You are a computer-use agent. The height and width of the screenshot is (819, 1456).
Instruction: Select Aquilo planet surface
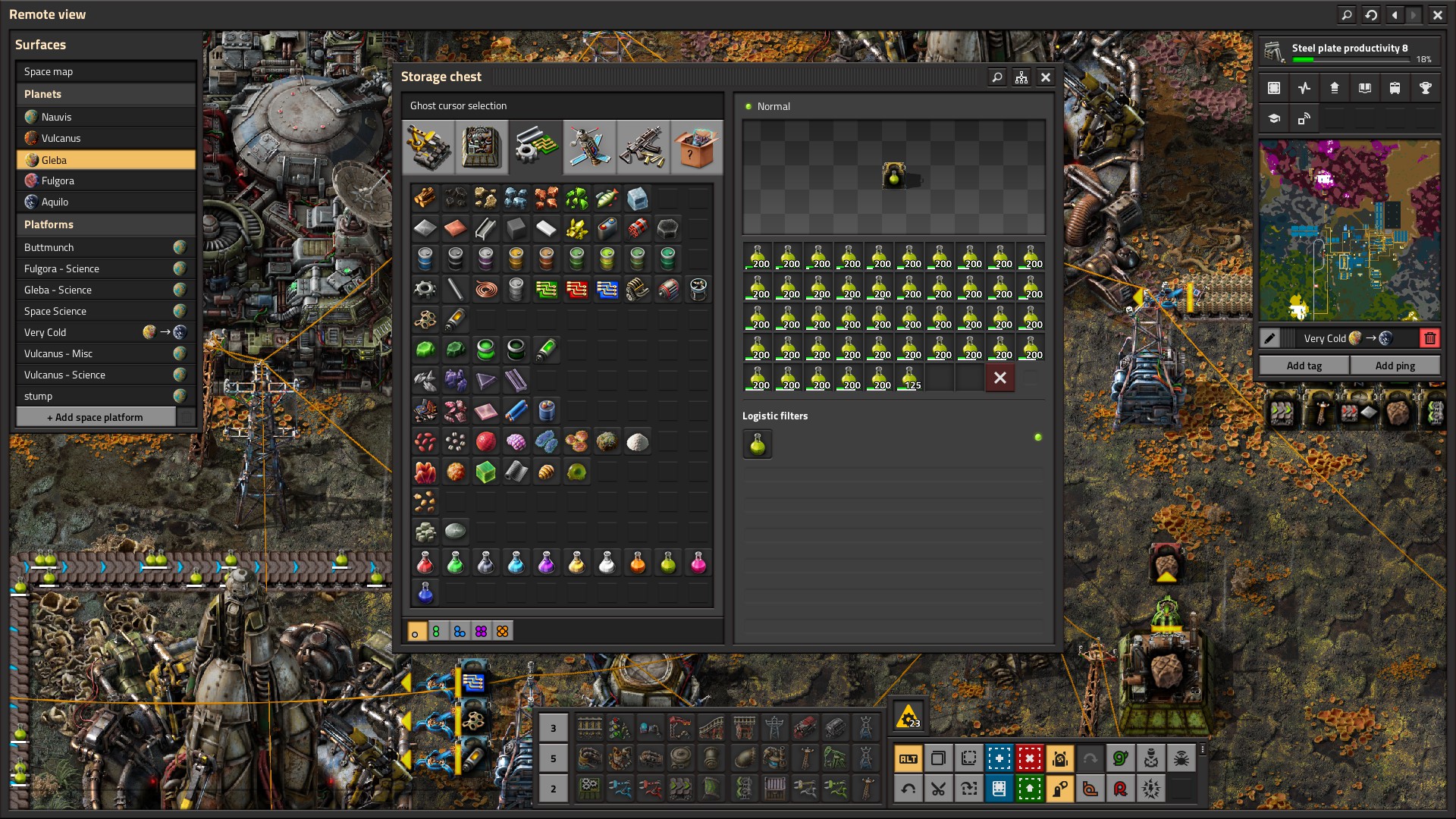coord(106,202)
